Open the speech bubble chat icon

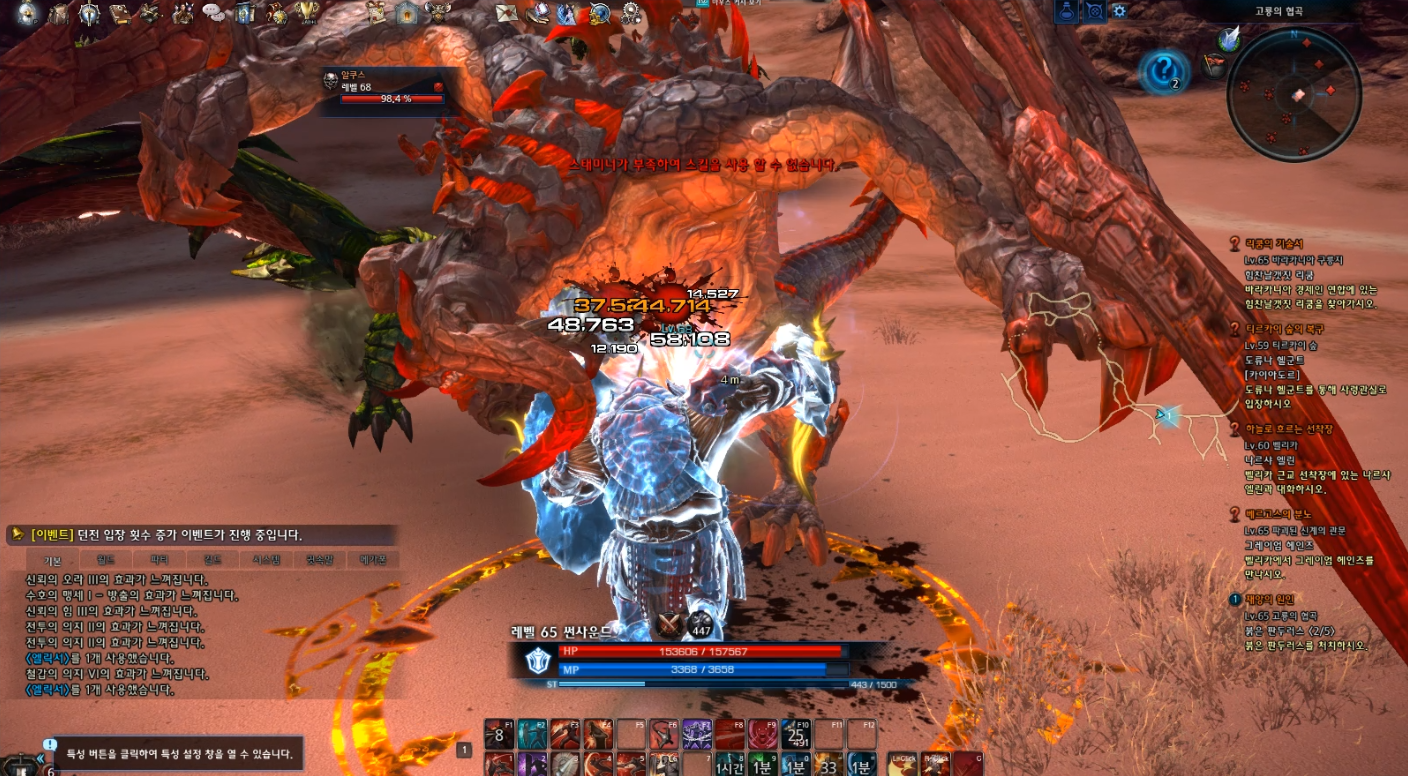click(x=213, y=13)
